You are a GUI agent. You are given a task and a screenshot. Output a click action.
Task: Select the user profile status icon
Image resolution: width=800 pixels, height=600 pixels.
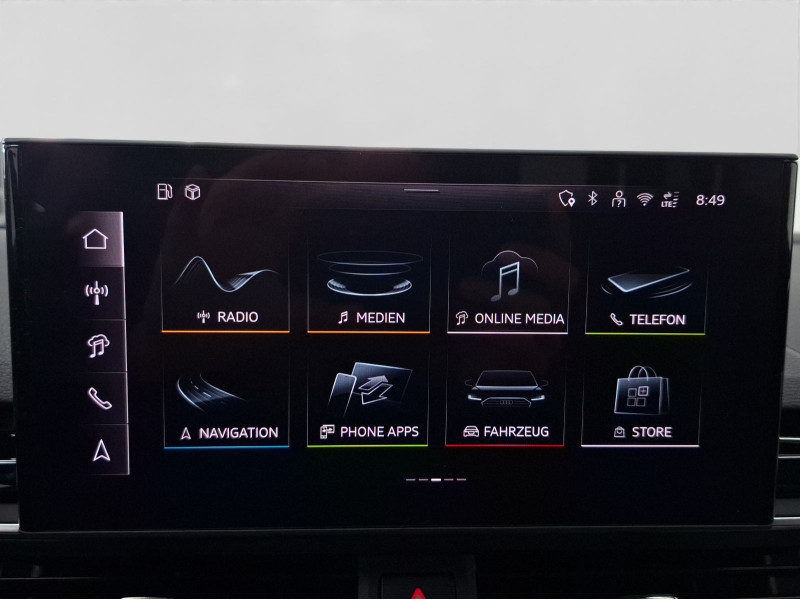point(618,199)
